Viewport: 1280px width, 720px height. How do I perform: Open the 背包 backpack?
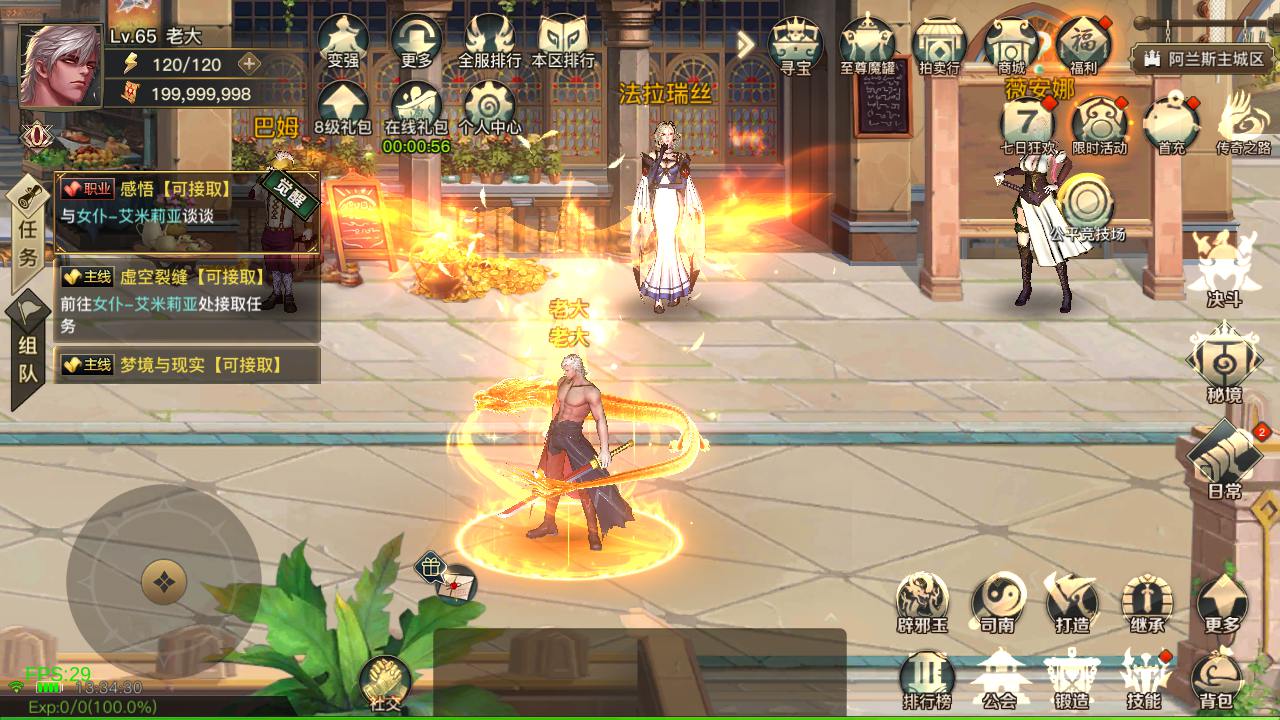click(1217, 678)
